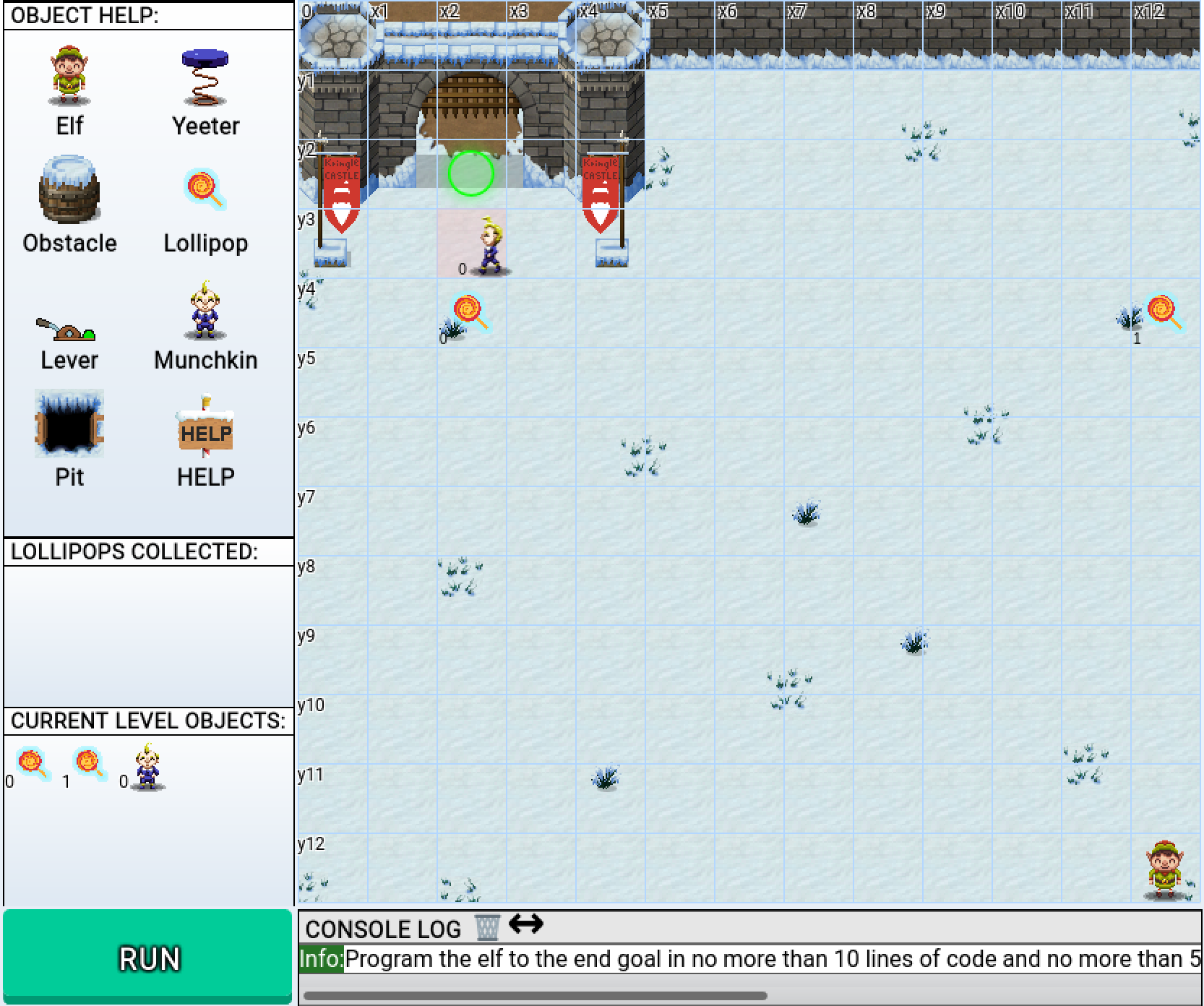Show the Pit object help
1204x1006 pixels.
[69, 424]
